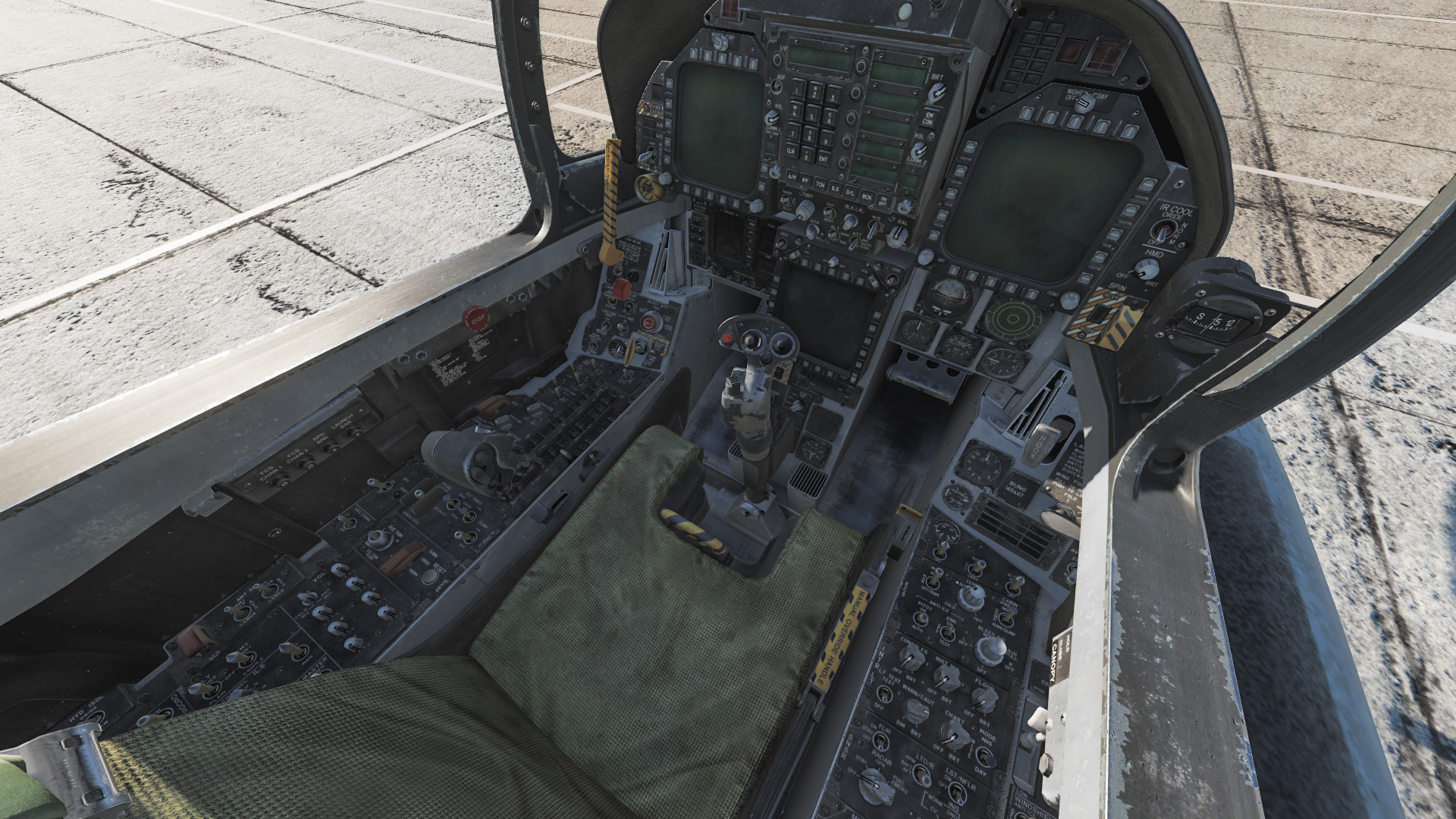
Task: Click the UFC keypad CLR key
Action: (791, 152)
